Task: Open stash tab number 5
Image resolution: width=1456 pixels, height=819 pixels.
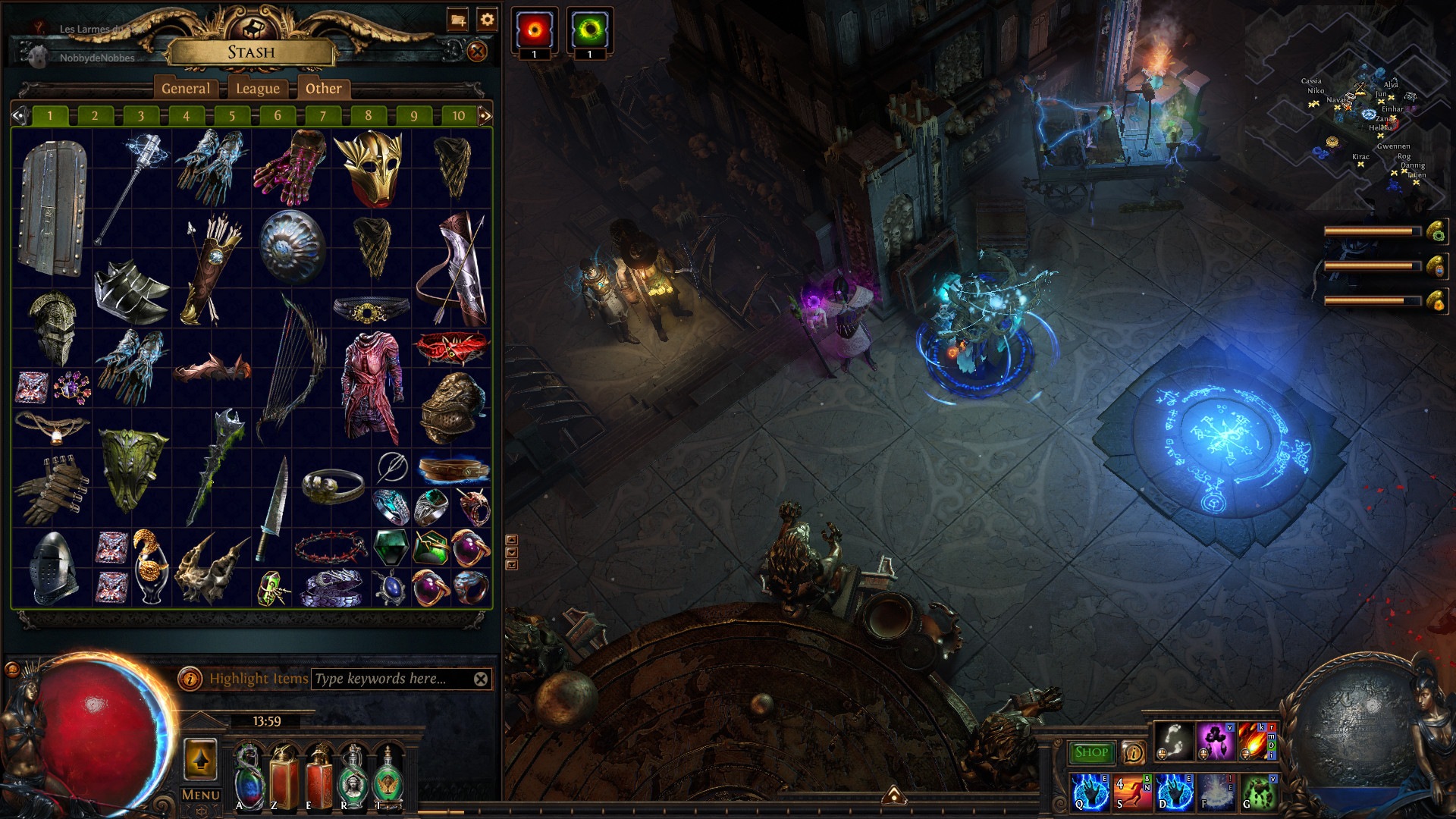Action: pyautogui.click(x=232, y=116)
